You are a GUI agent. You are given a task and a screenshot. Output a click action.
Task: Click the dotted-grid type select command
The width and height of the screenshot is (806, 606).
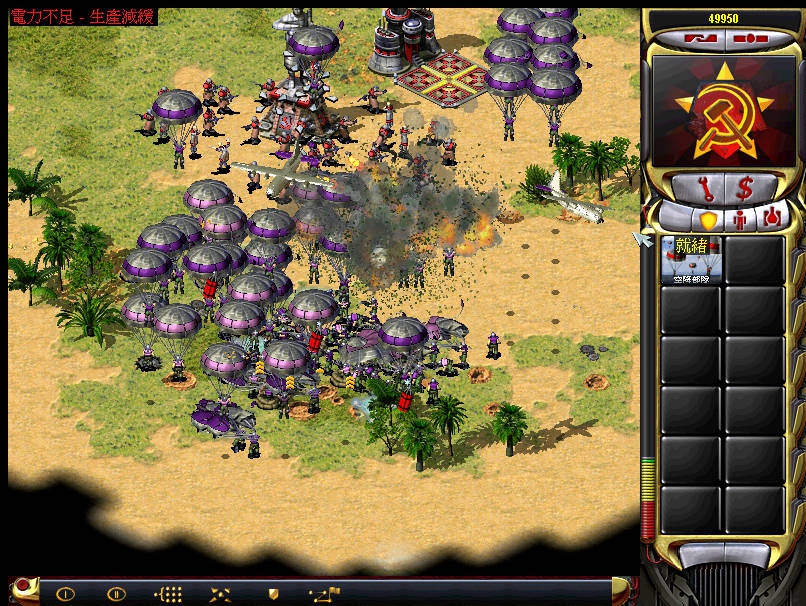point(169,593)
